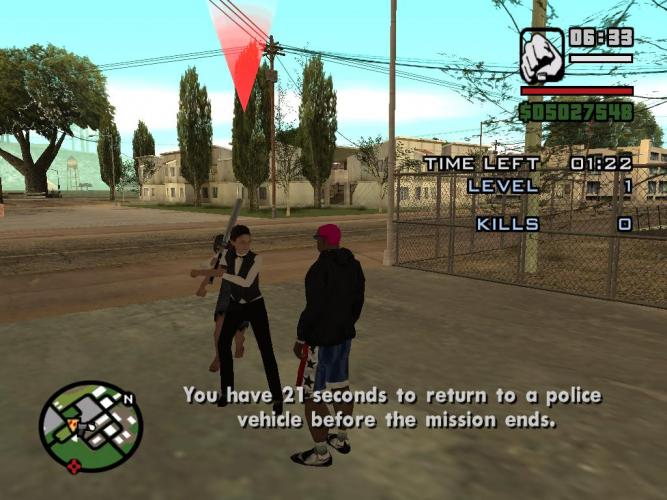Click the fist weapon icon
Image resolution: width=667 pixels, height=500 pixels.
pos(542,55)
